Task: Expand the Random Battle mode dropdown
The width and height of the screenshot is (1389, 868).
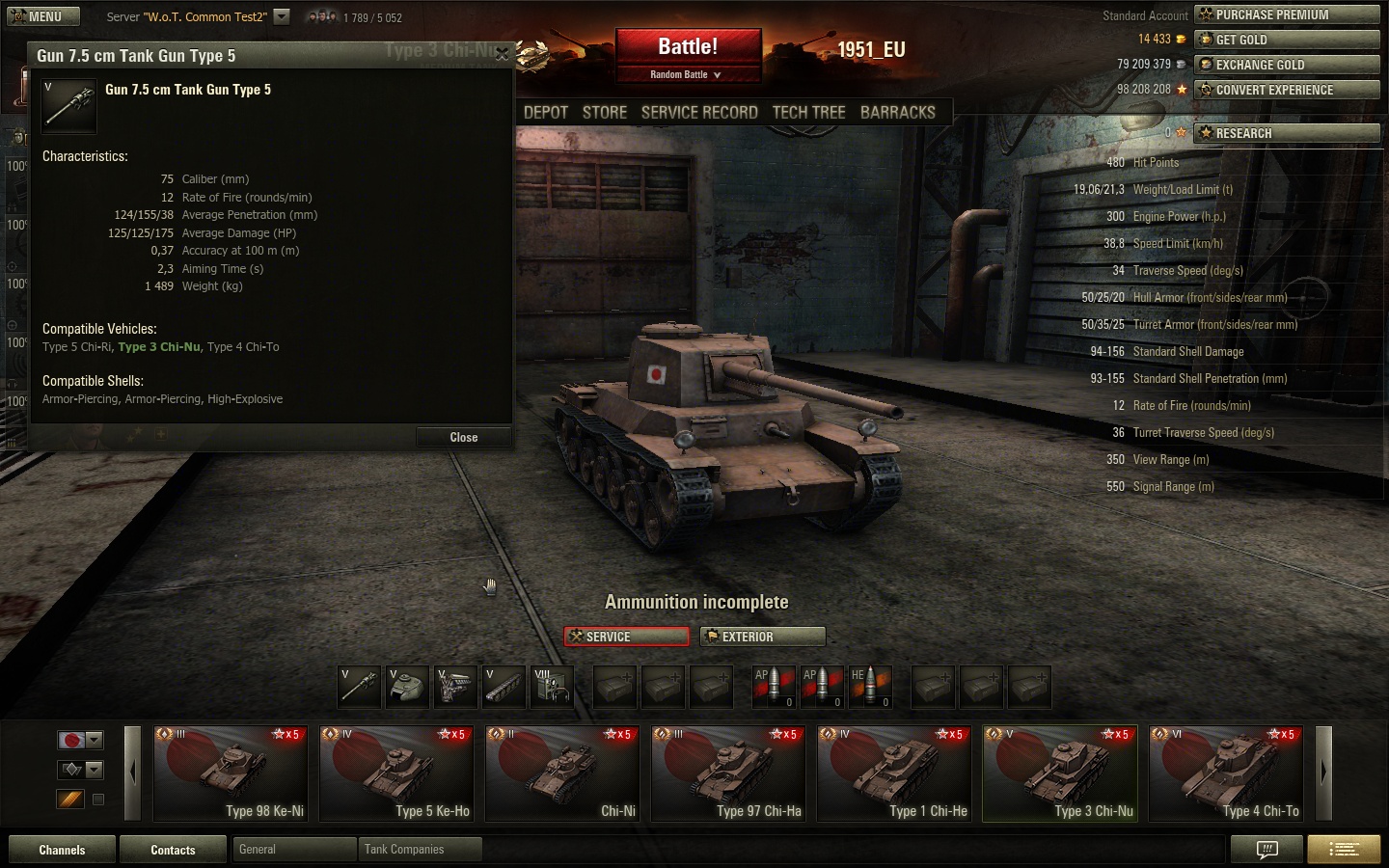Action: tap(687, 74)
